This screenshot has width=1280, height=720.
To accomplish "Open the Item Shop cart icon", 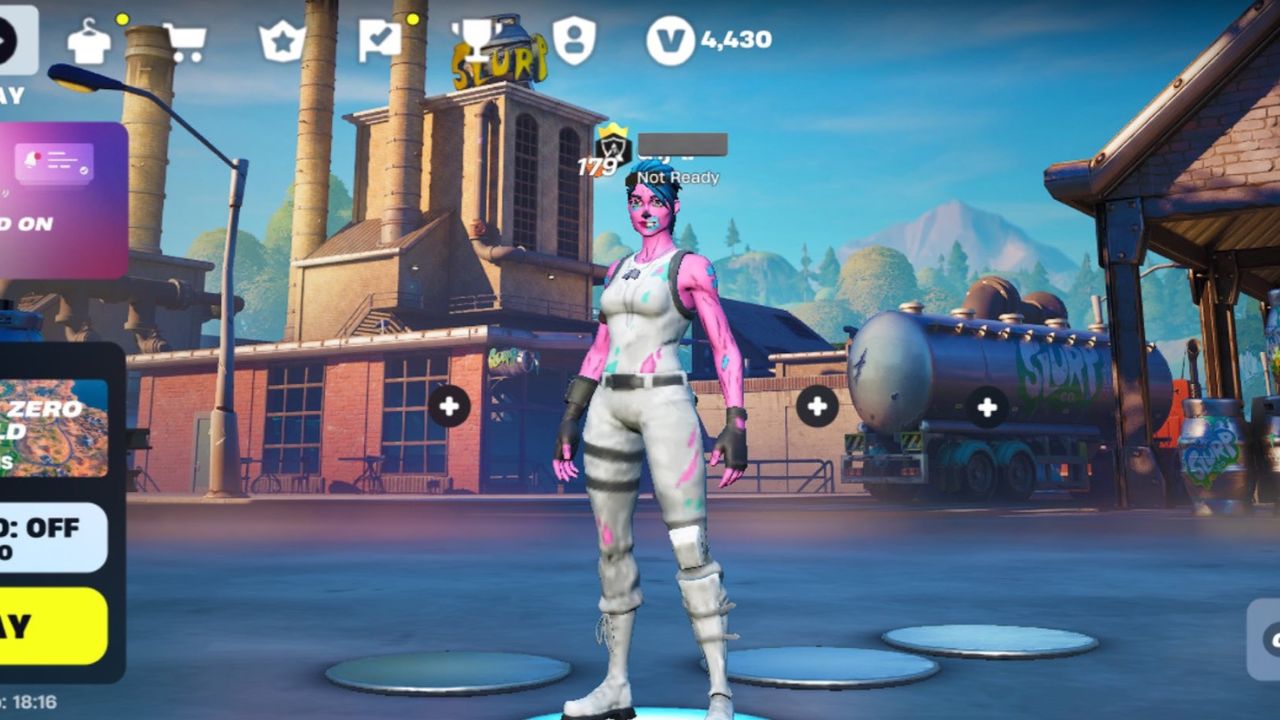I will point(184,42).
